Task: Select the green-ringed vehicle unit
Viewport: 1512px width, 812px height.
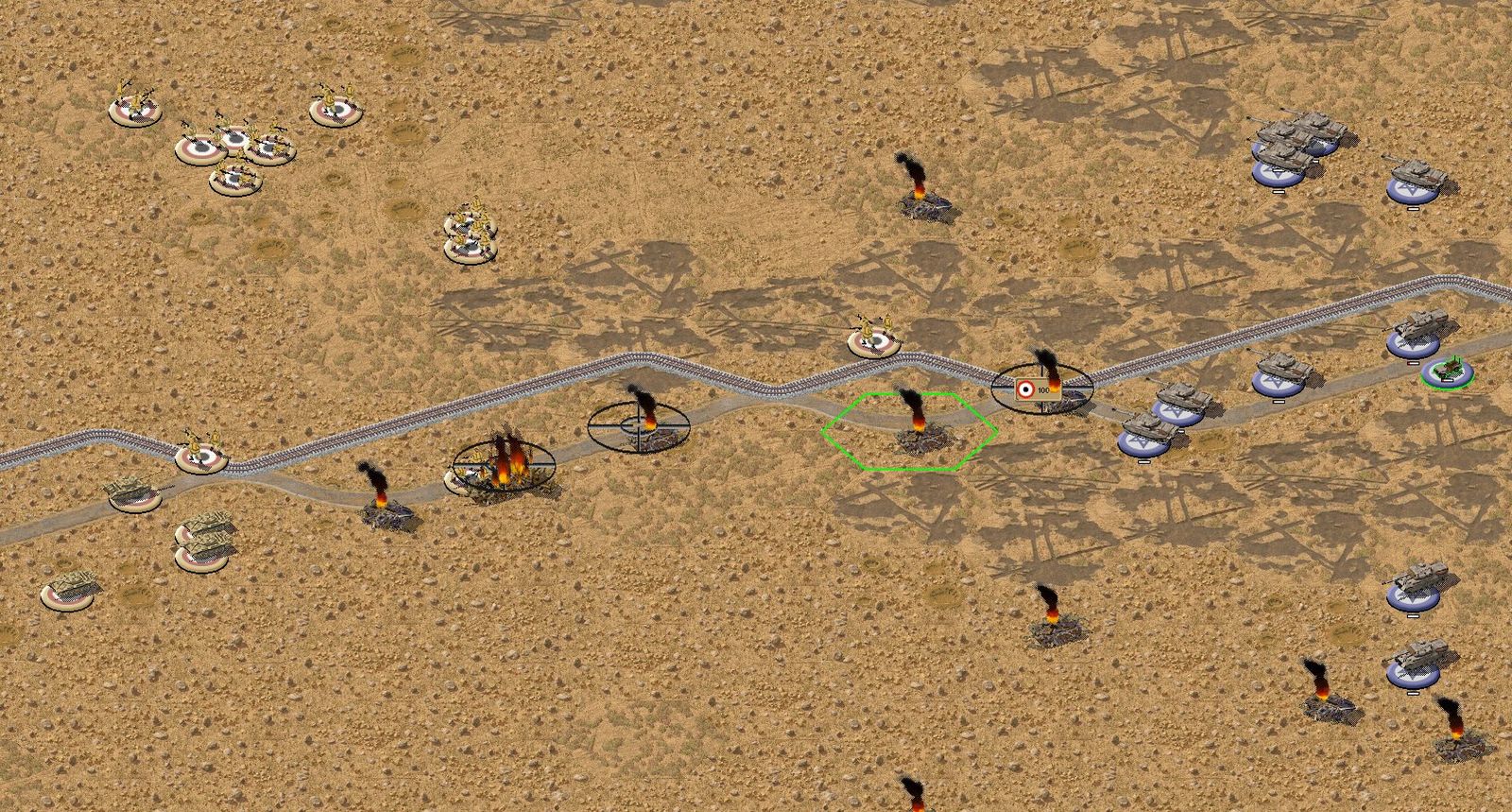Action: tap(1448, 370)
